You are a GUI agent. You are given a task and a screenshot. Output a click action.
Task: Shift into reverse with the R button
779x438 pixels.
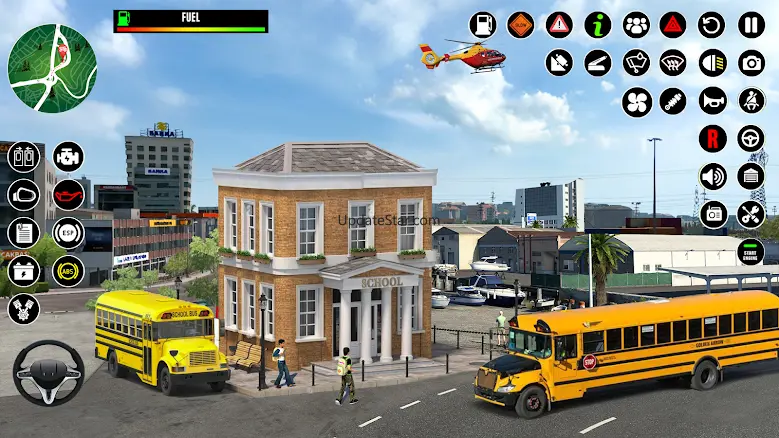coord(712,138)
